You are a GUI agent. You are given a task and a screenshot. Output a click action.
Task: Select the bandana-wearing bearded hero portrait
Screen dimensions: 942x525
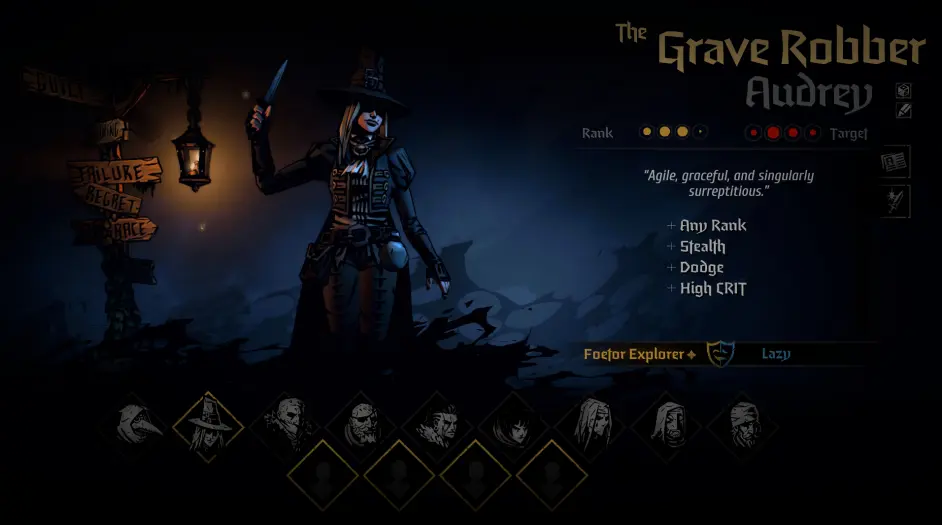point(741,424)
